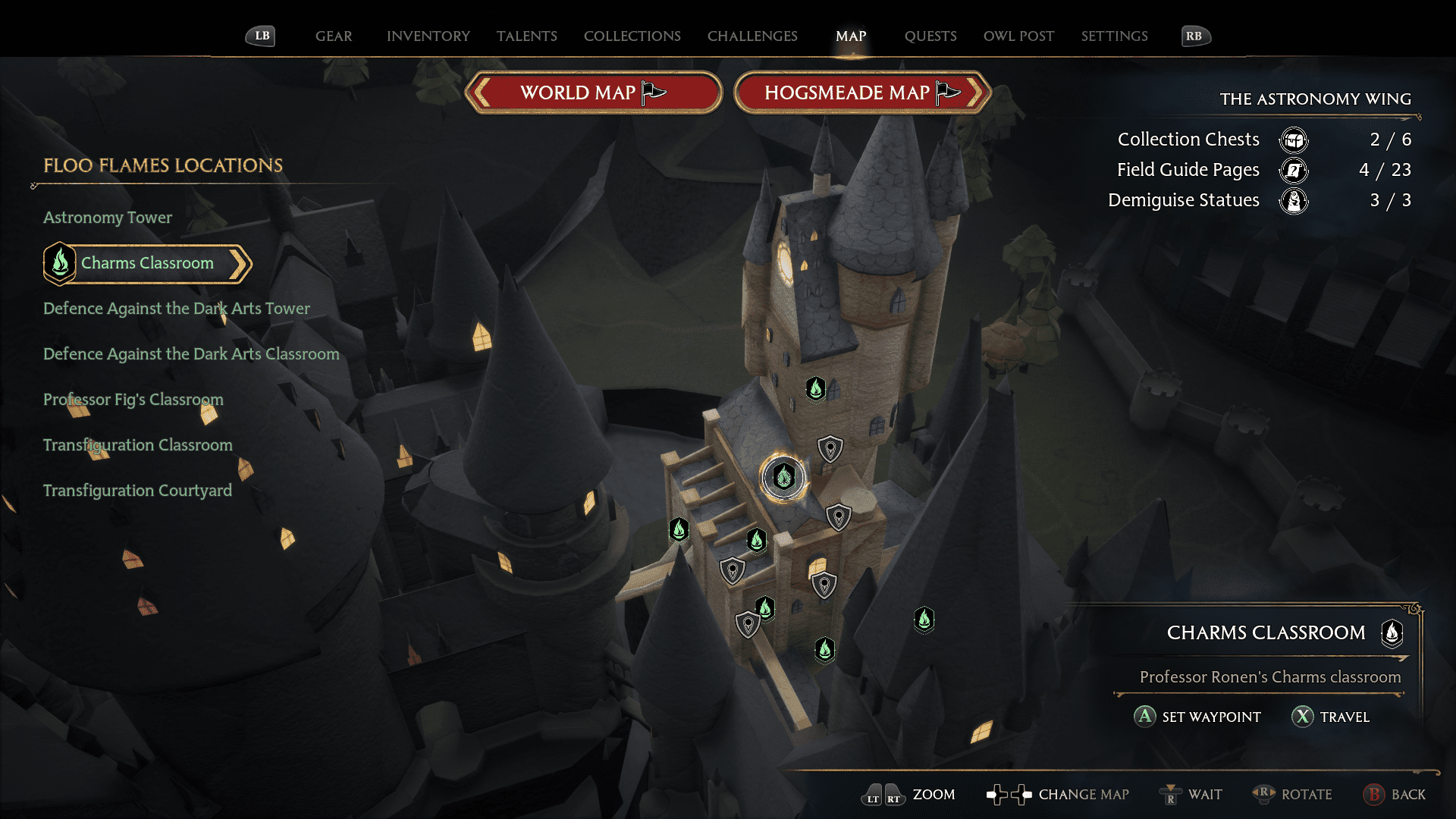1456x819 pixels.
Task: Choose Defence Against the Dark Arts Classroom
Action: [191, 354]
